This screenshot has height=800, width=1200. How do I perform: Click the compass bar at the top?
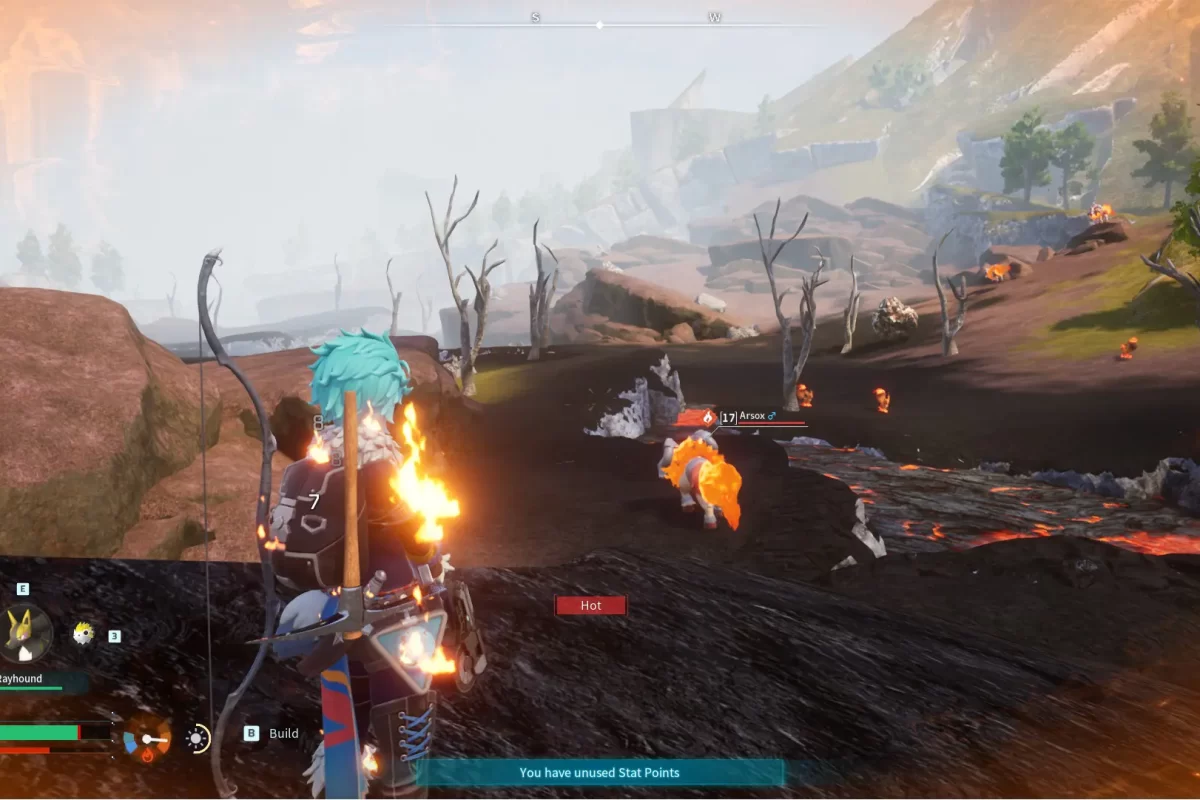point(600,24)
